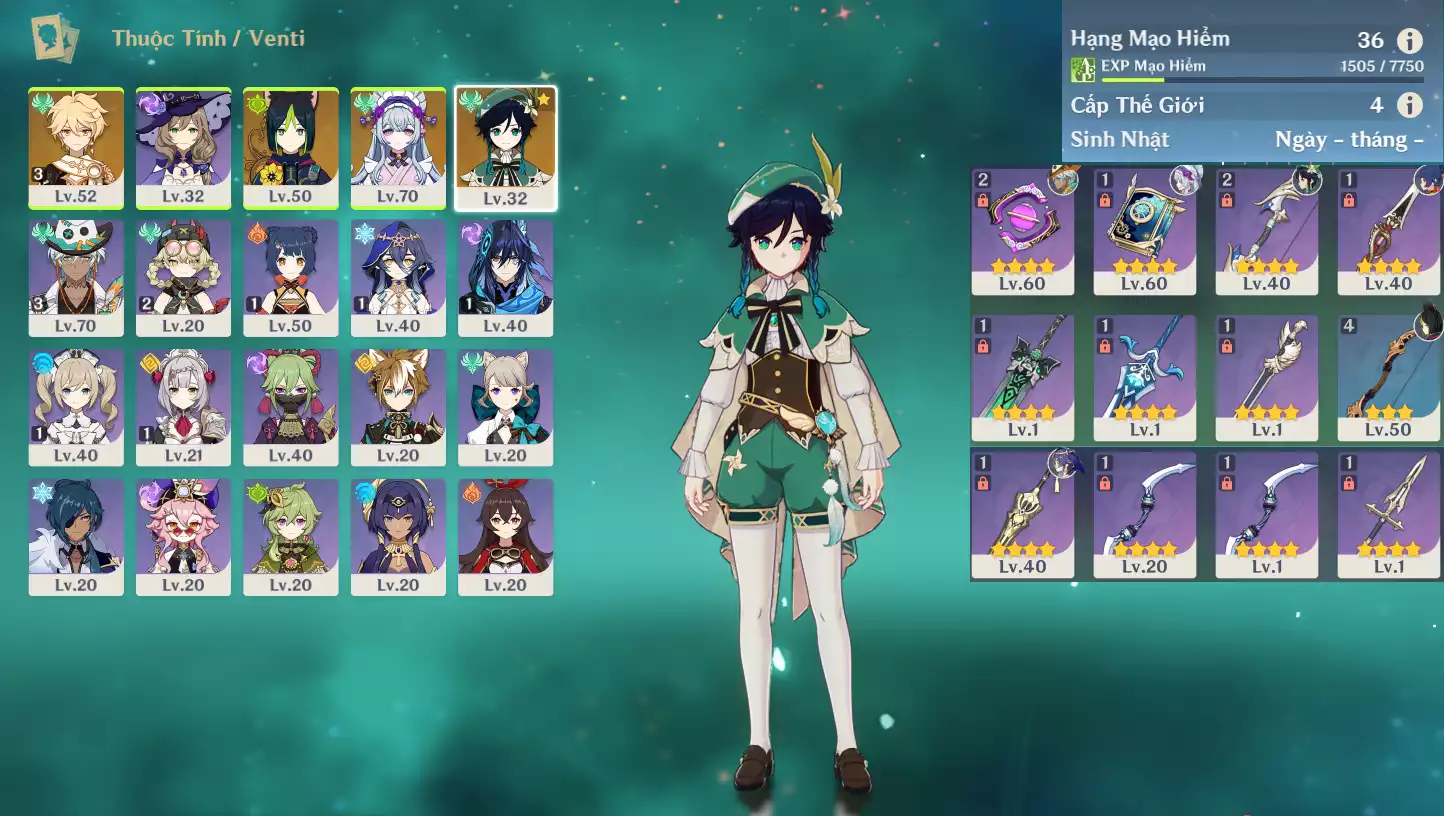Select Dori's character card

click(x=183, y=537)
